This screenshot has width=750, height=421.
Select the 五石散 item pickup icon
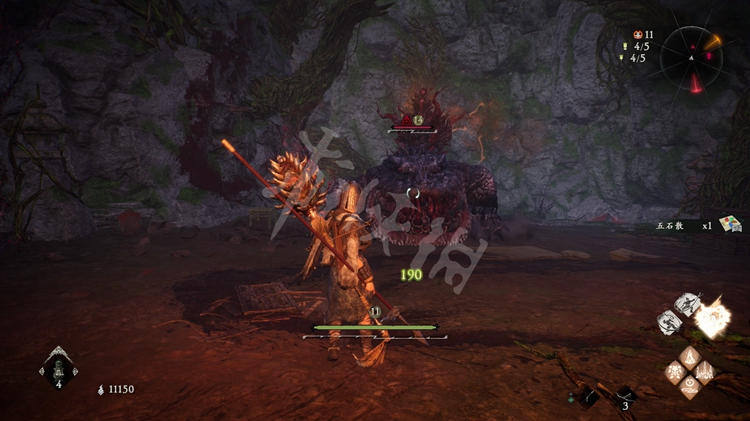click(x=728, y=224)
